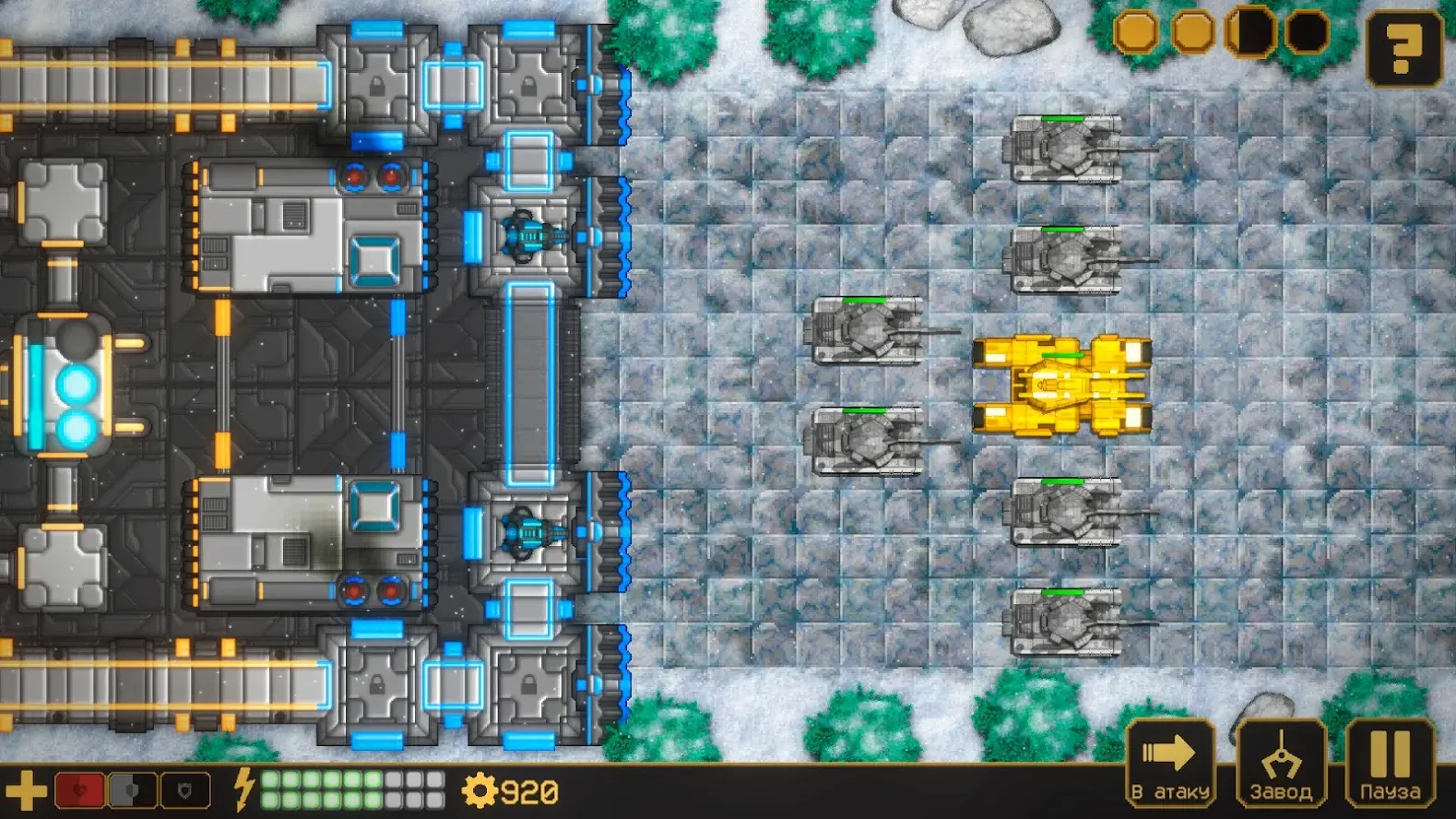Open the question mark help button
The height and width of the screenshot is (819, 1456).
coord(1403,50)
